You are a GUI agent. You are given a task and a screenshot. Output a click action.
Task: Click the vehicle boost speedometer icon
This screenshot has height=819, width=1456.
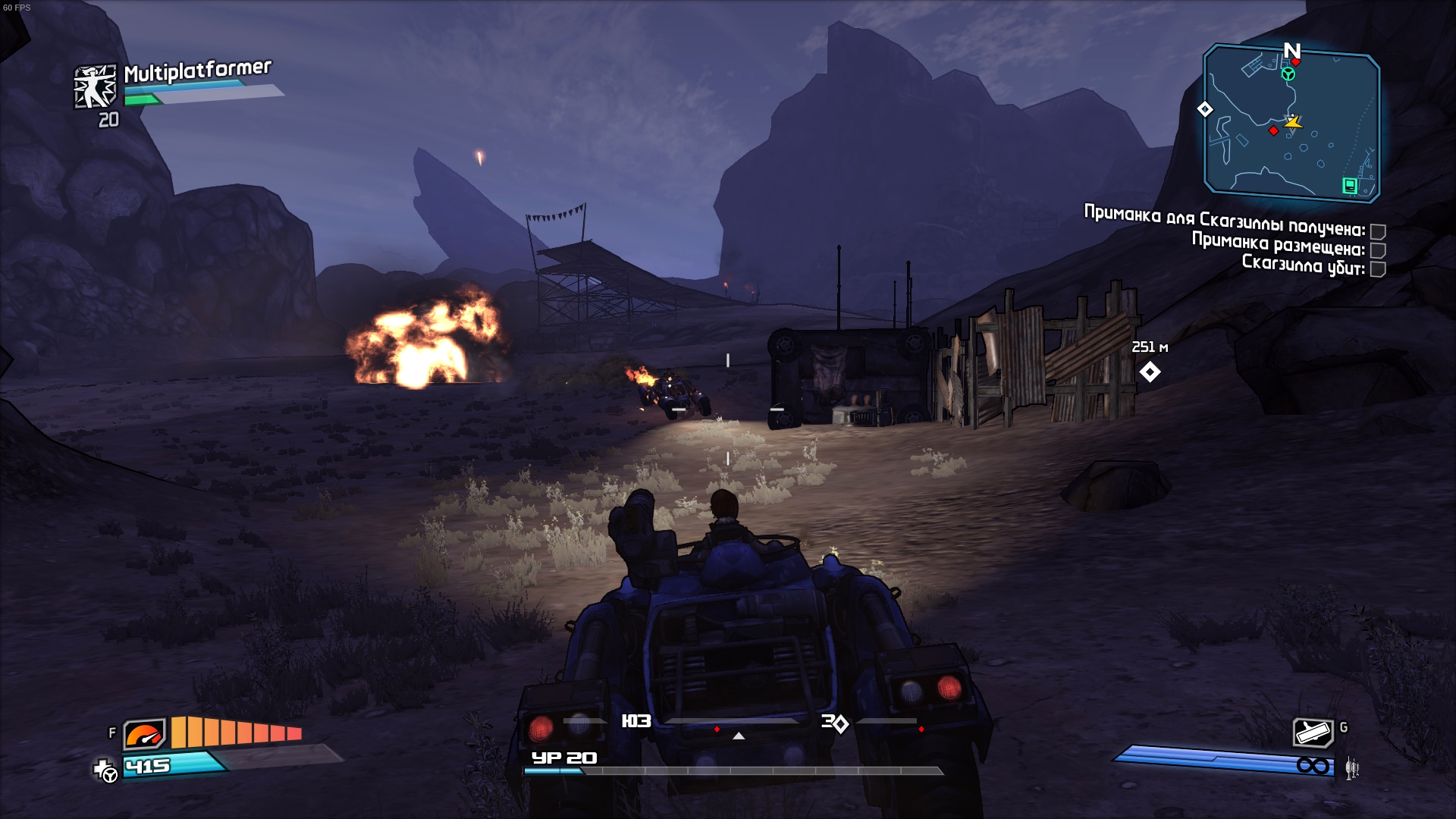pyautogui.click(x=144, y=733)
